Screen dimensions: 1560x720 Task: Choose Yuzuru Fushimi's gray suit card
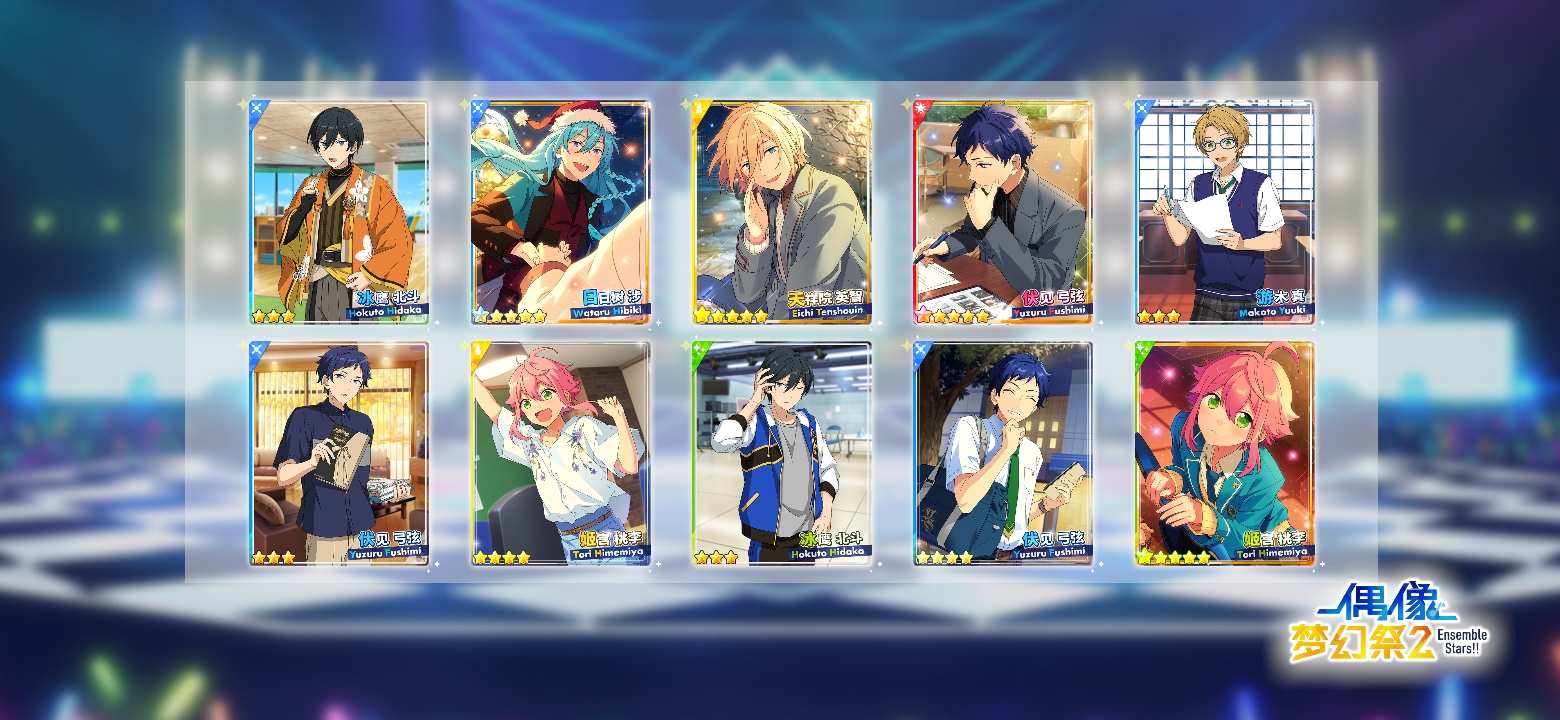tap(1003, 212)
